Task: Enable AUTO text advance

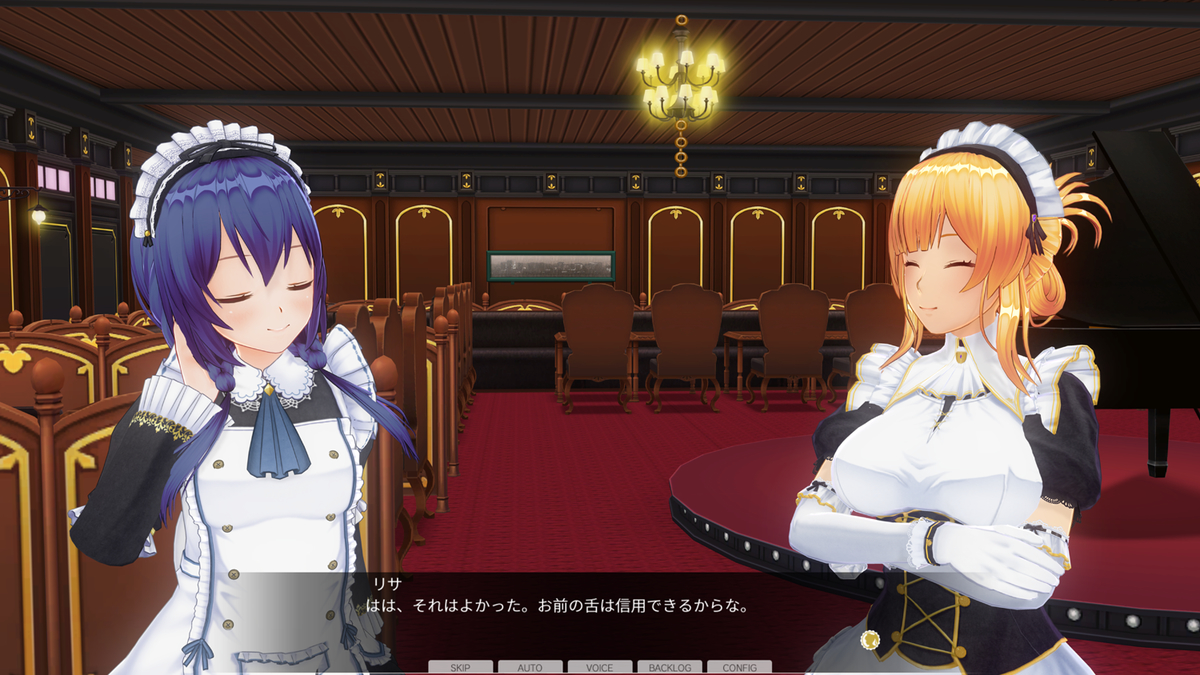Action: pyautogui.click(x=530, y=667)
